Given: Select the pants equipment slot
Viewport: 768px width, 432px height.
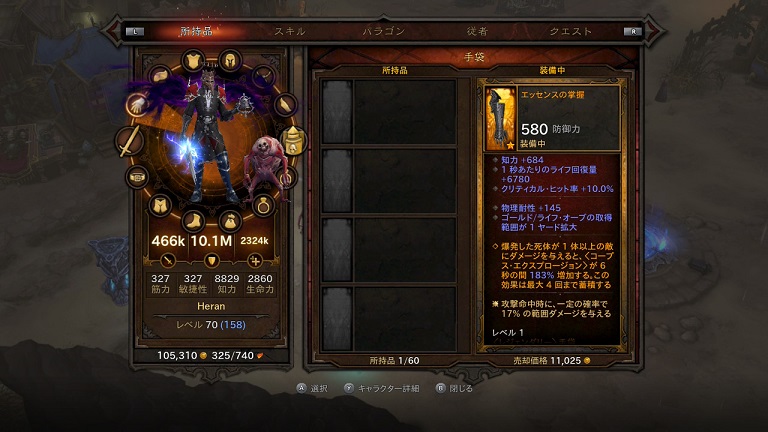Looking at the screenshot, I should click(x=159, y=205).
